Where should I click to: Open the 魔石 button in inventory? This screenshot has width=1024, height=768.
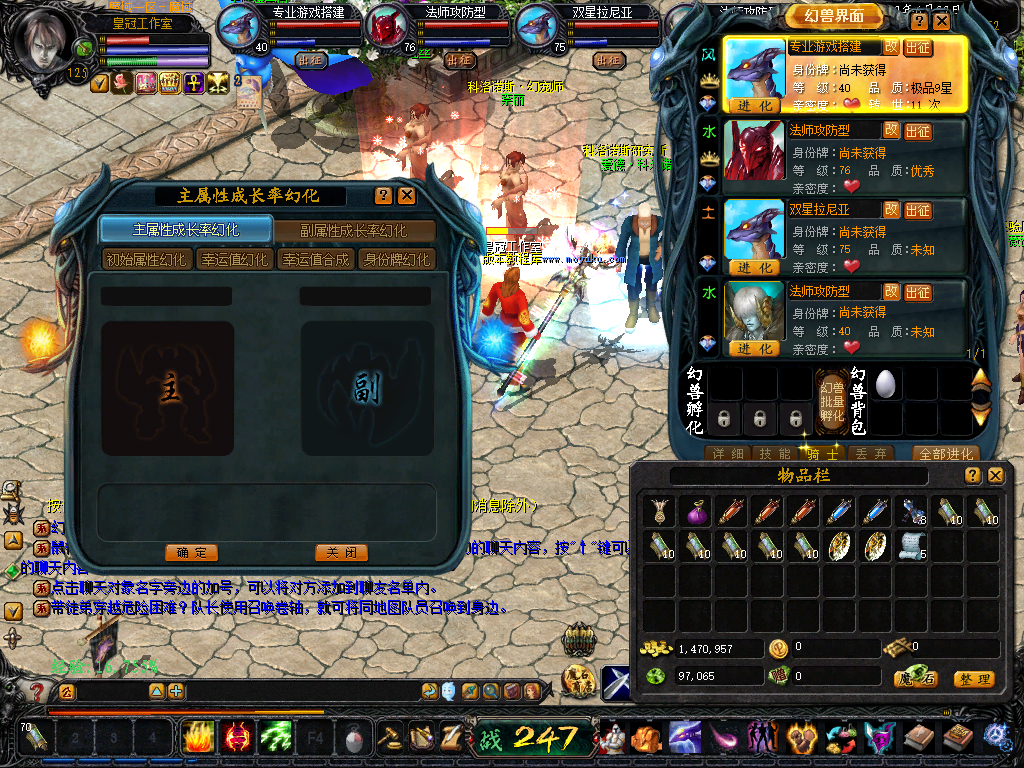coord(914,679)
